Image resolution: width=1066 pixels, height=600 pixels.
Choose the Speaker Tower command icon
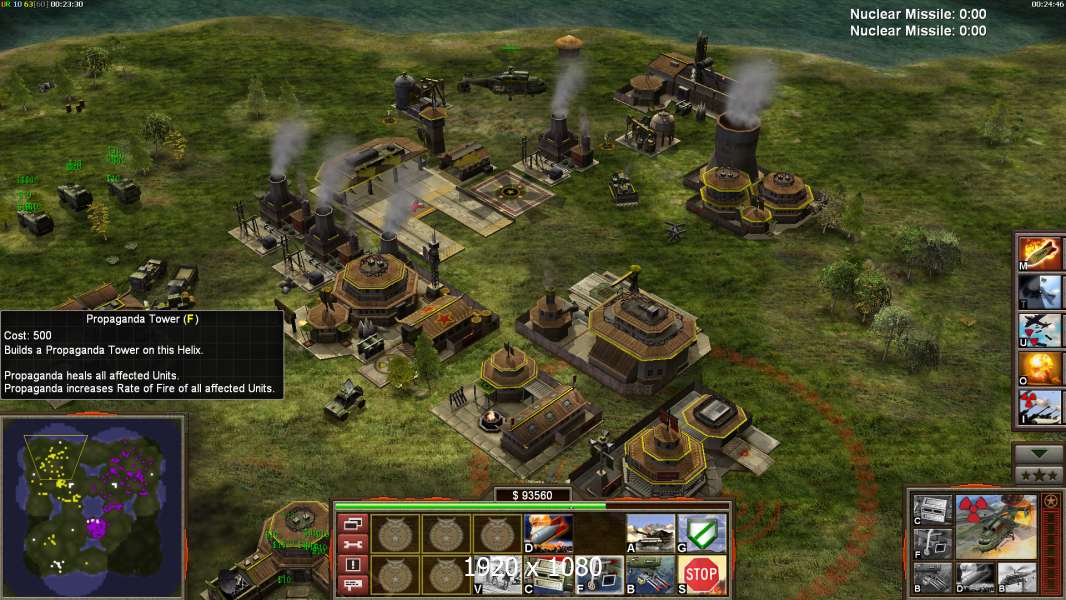coord(548,575)
